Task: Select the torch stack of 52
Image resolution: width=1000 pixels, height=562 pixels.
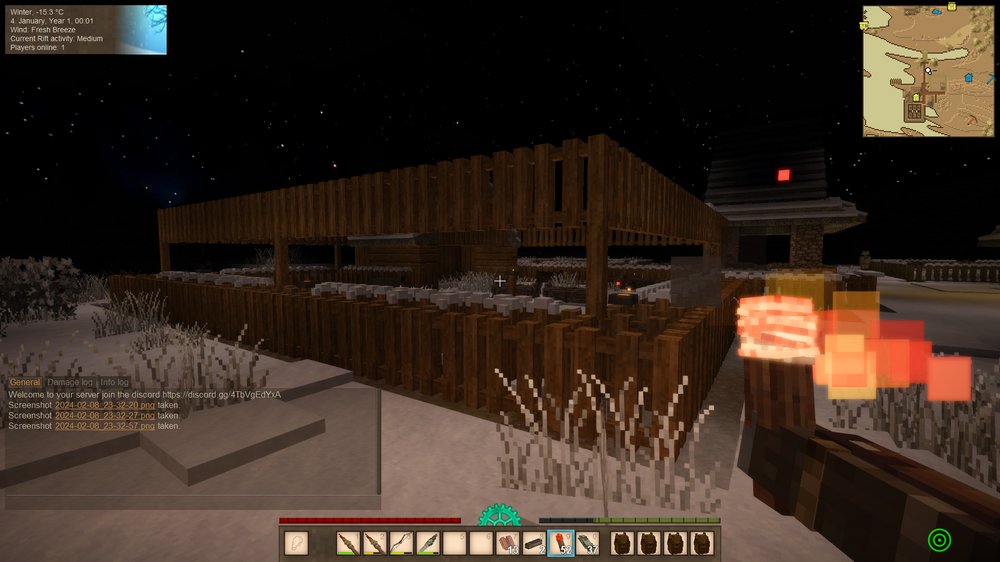Action: (x=561, y=543)
